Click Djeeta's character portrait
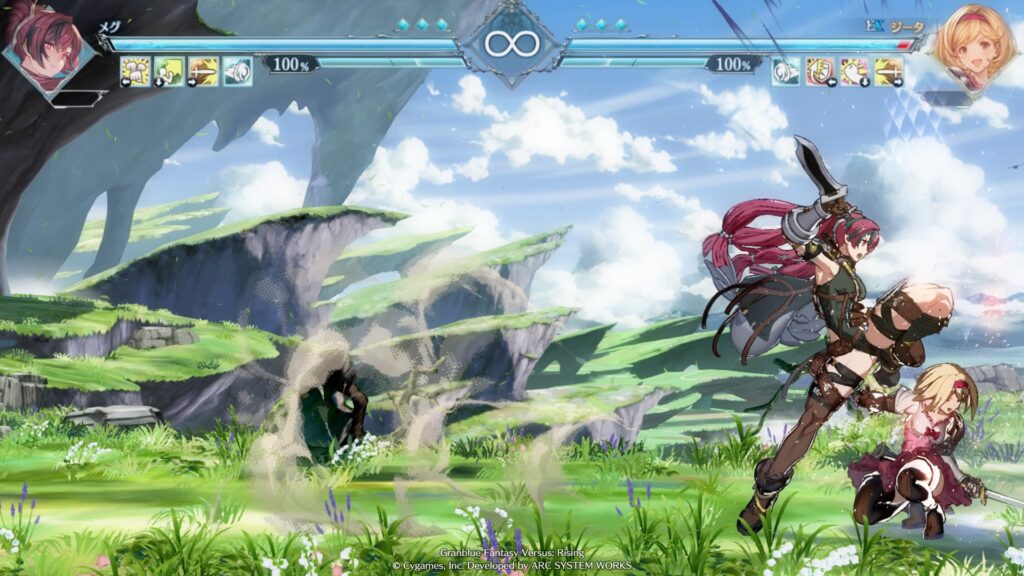Screen dimensions: 1024x576 pyautogui.click(x=968, y=45)
